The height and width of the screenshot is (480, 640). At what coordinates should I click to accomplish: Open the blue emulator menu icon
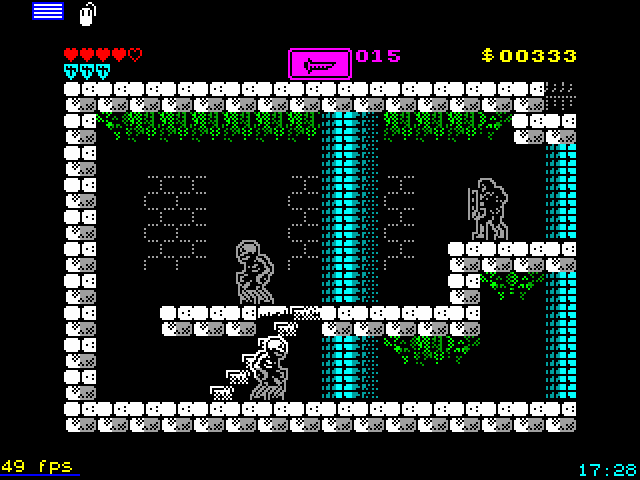coord(47,11)
